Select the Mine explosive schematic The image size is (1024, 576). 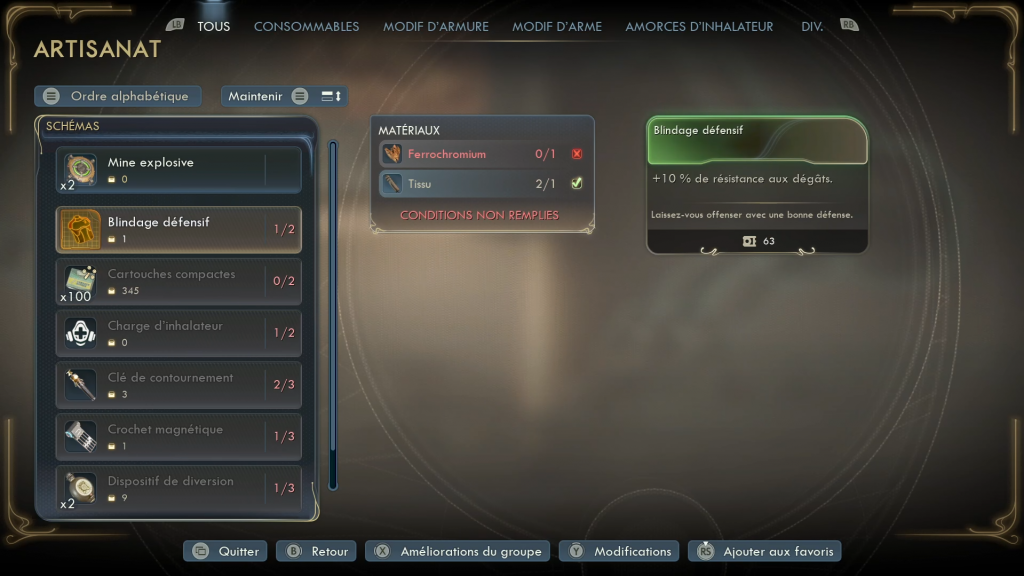coord(178,170)
